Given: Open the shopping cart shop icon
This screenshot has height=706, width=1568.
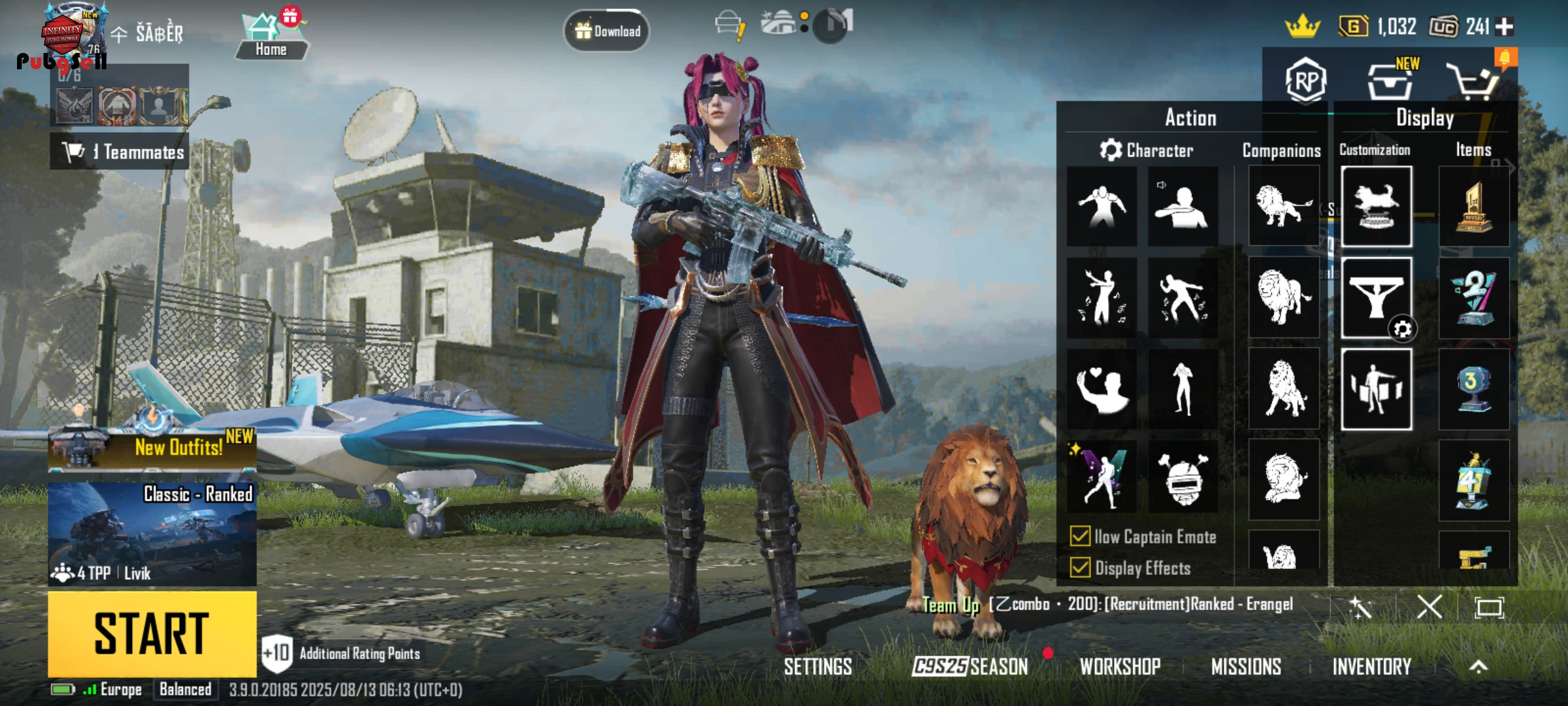Looking at the screenshot, I should click(x=1472, y=81).
